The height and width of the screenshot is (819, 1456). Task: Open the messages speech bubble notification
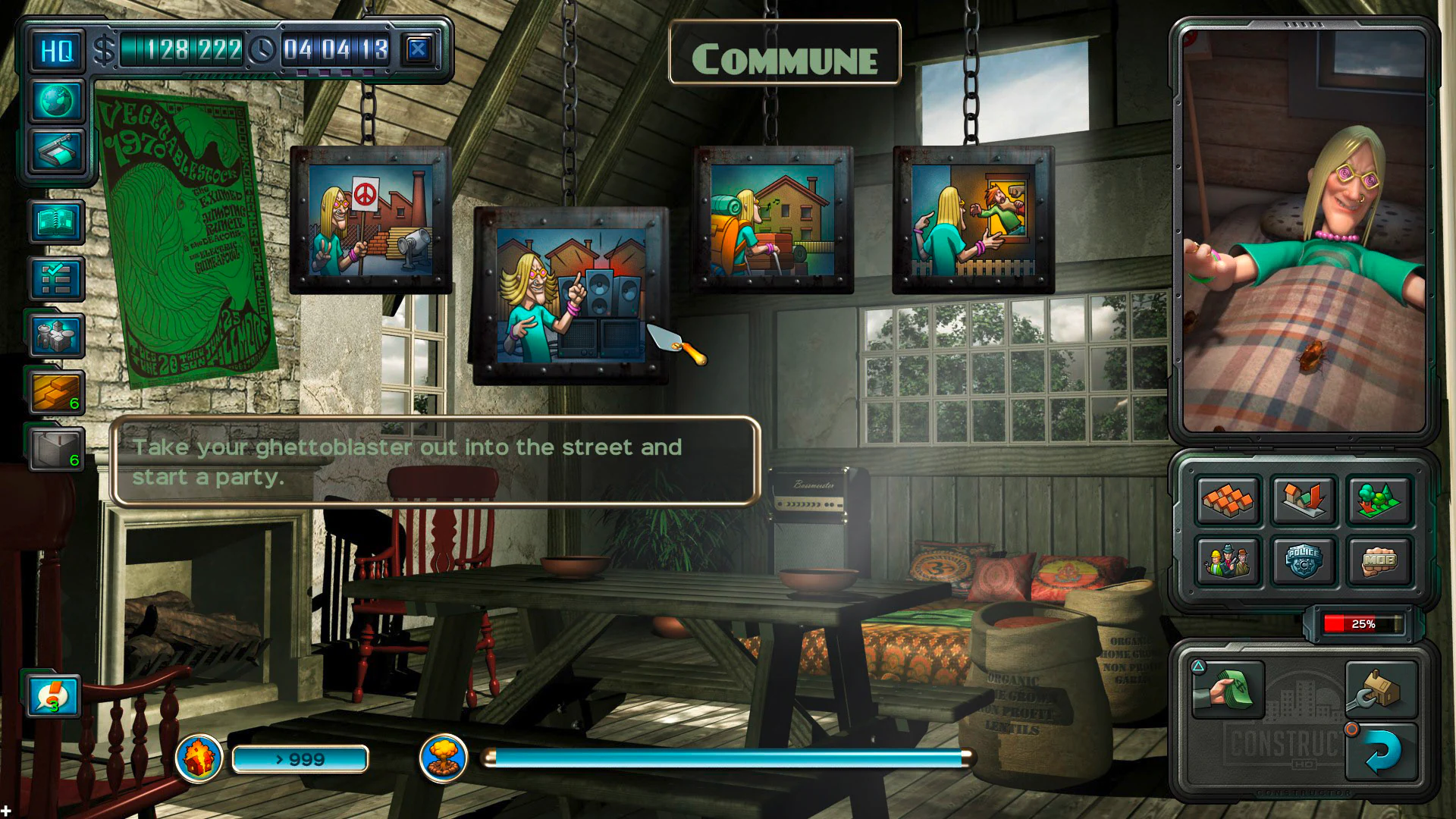click(x=55, y=697)
